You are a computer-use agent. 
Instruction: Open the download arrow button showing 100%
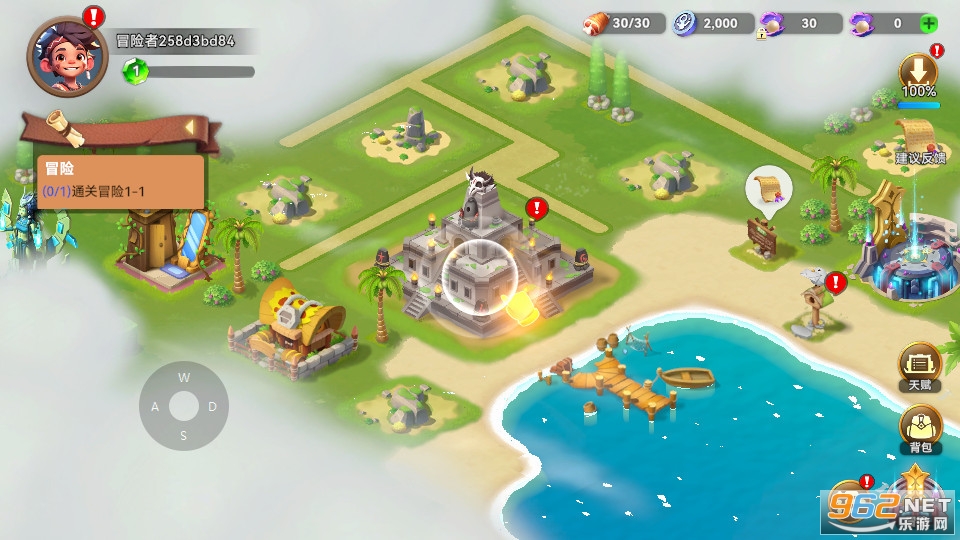pos(918,72)
